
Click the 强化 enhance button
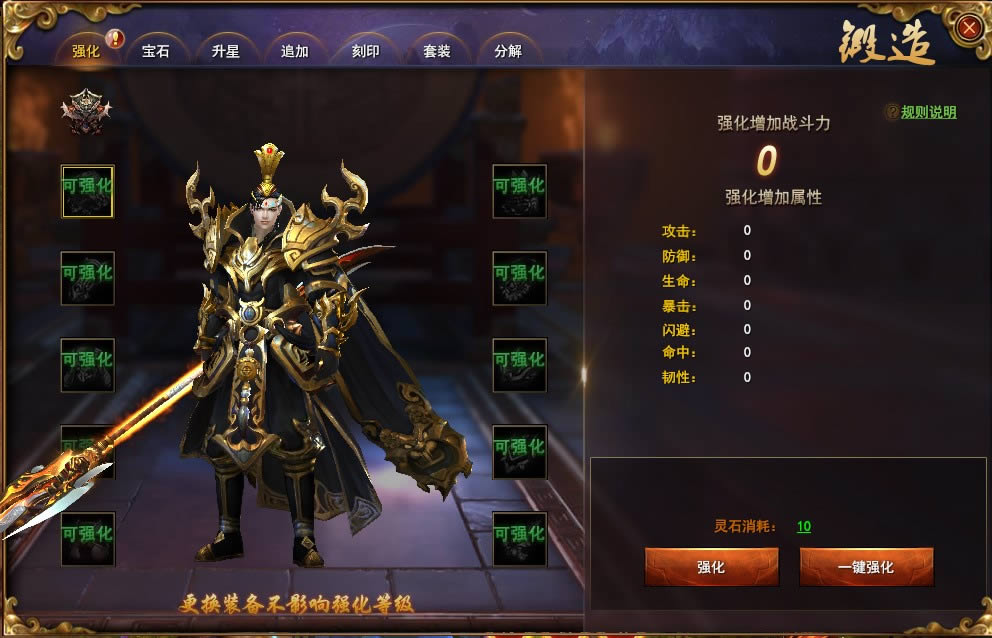pos(711,567)
